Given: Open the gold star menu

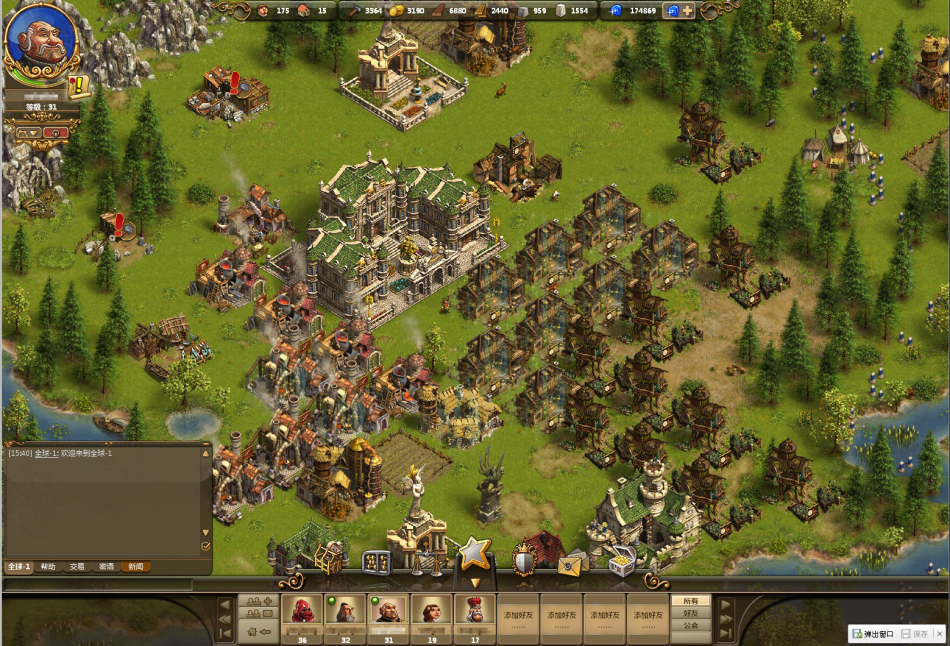Looking at the screenshot, I should [473, 553].
